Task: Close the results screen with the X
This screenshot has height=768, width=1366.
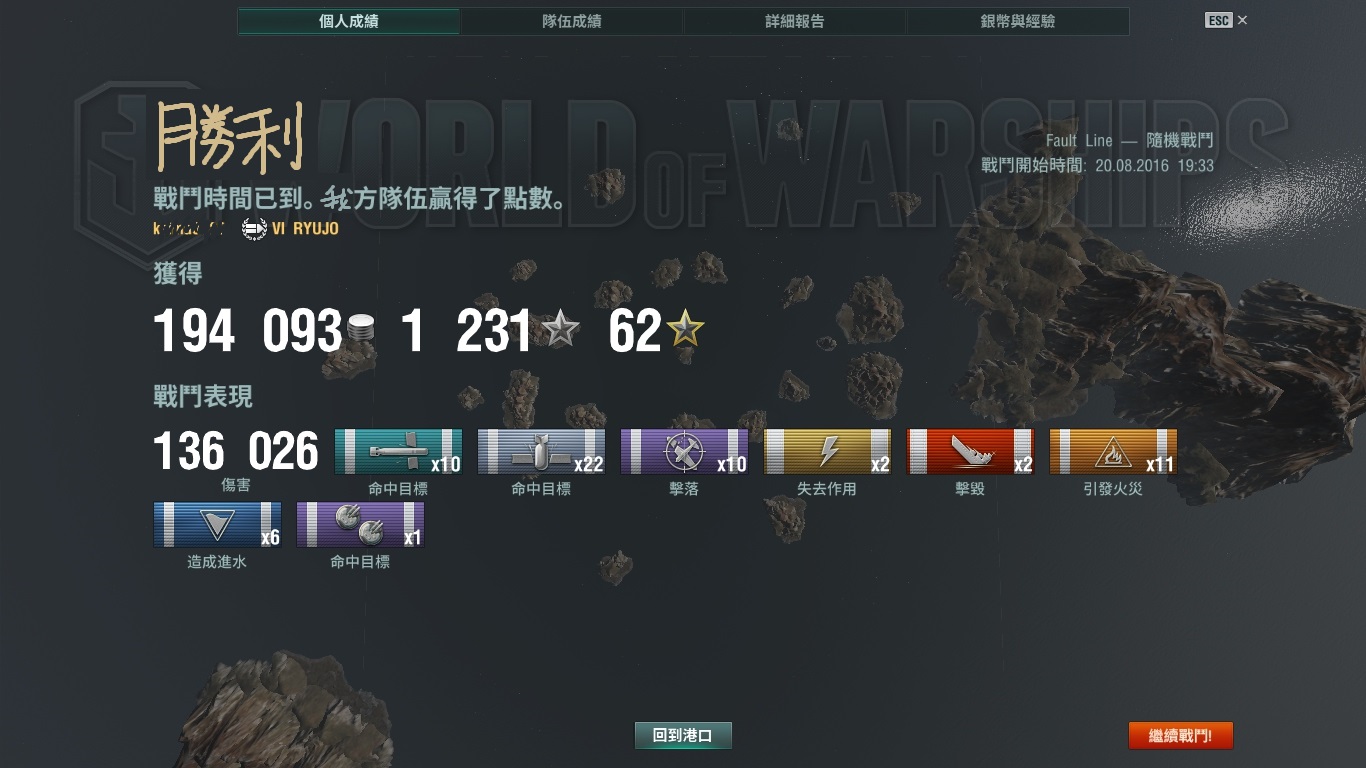Action: [x=1242, y=20]
